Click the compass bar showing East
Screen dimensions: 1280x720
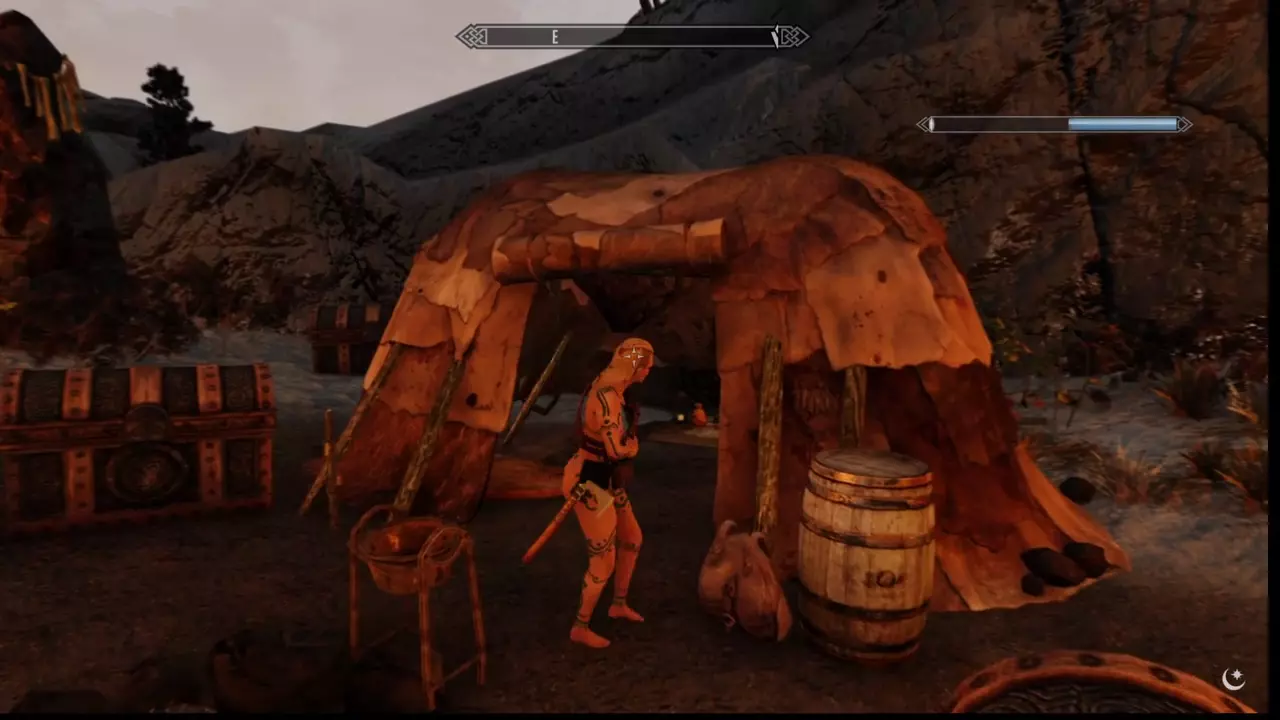[632, 37]
